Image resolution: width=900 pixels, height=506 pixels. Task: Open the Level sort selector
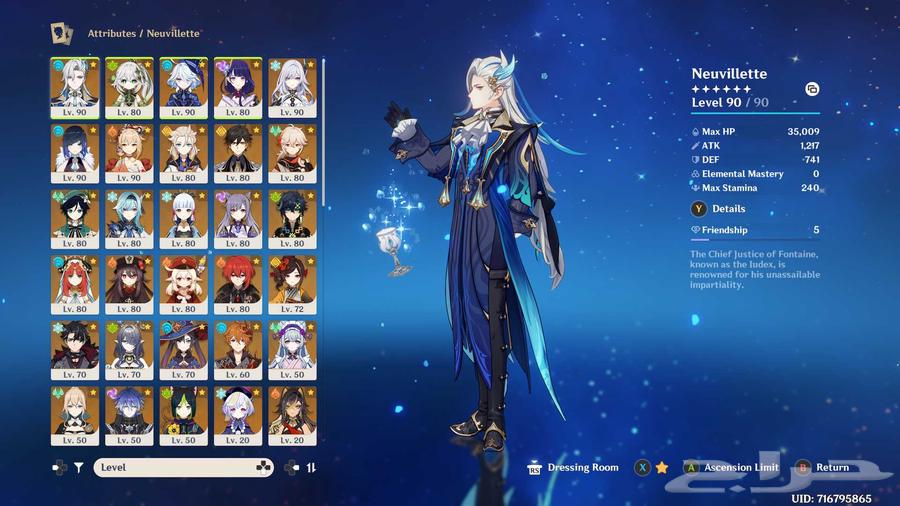(183, 467)
